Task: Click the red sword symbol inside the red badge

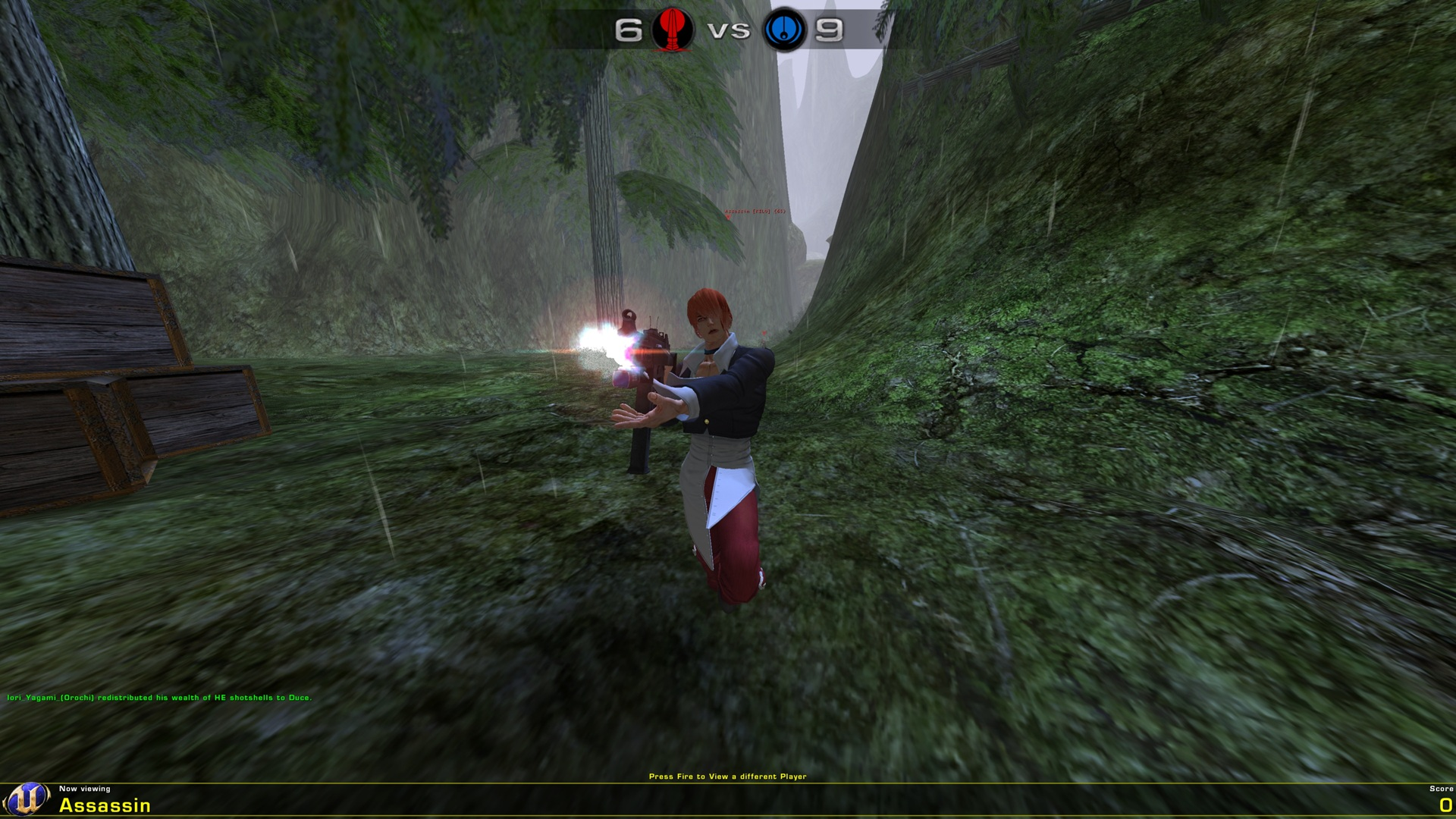Action: [673, 31]
